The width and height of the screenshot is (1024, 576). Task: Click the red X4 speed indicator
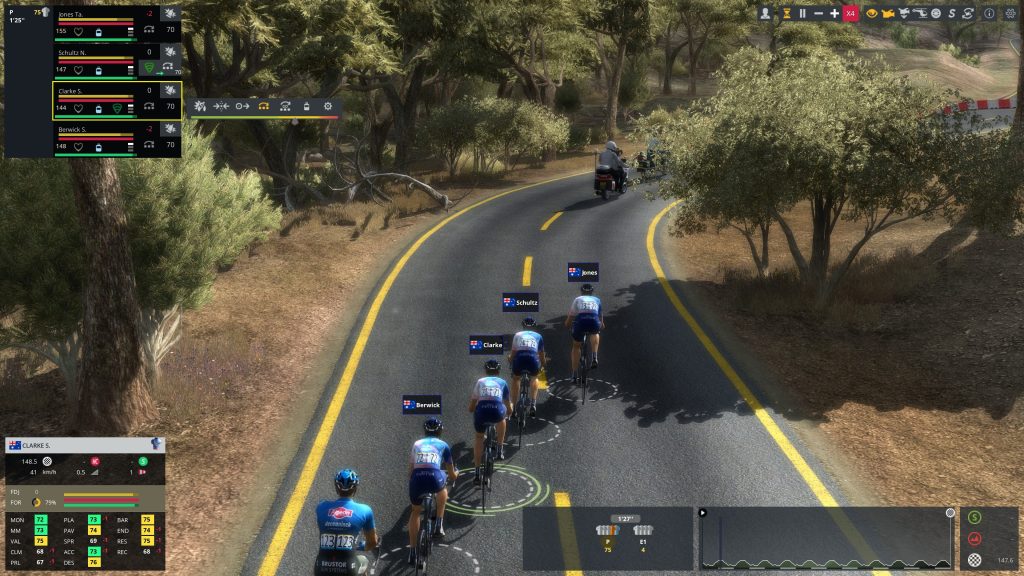[x=851, y=13]
